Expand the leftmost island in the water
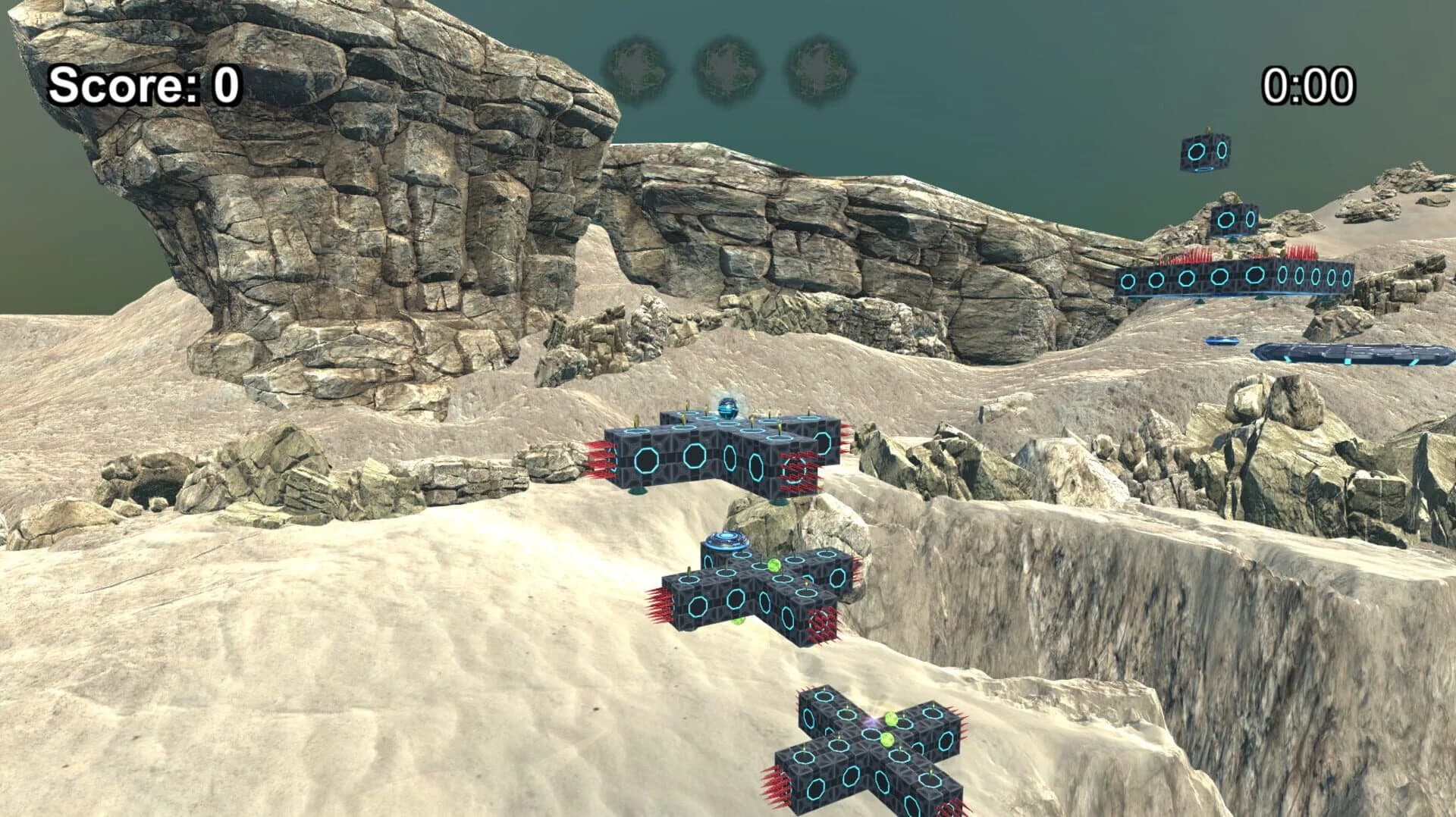Screen dimensions: 1456x817 (639, 65)
